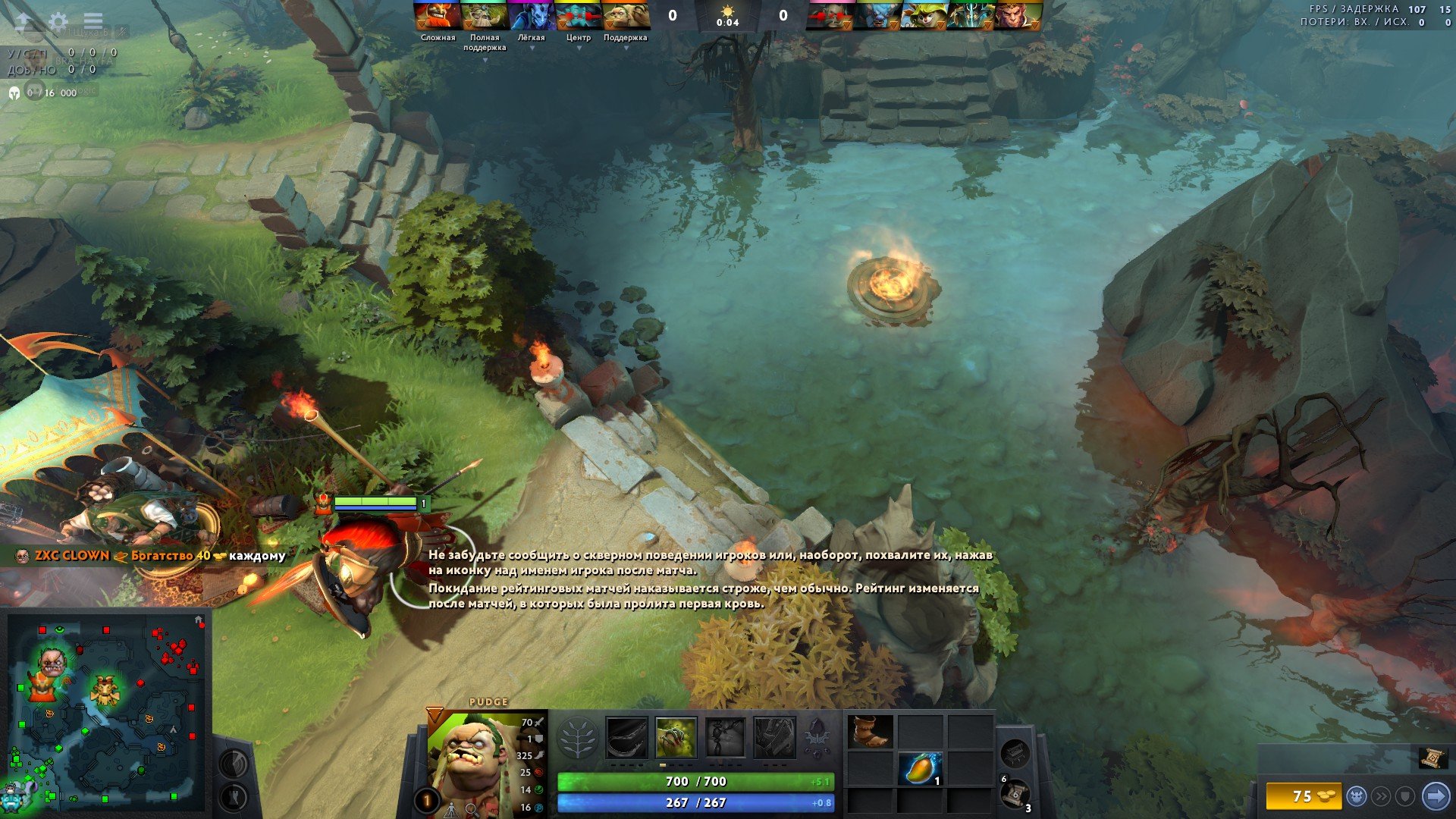The width and height of the screenshot is (1456, 819).
Task: Select the ally portrait labeled Сложная
Action: [x=438, y=15]
